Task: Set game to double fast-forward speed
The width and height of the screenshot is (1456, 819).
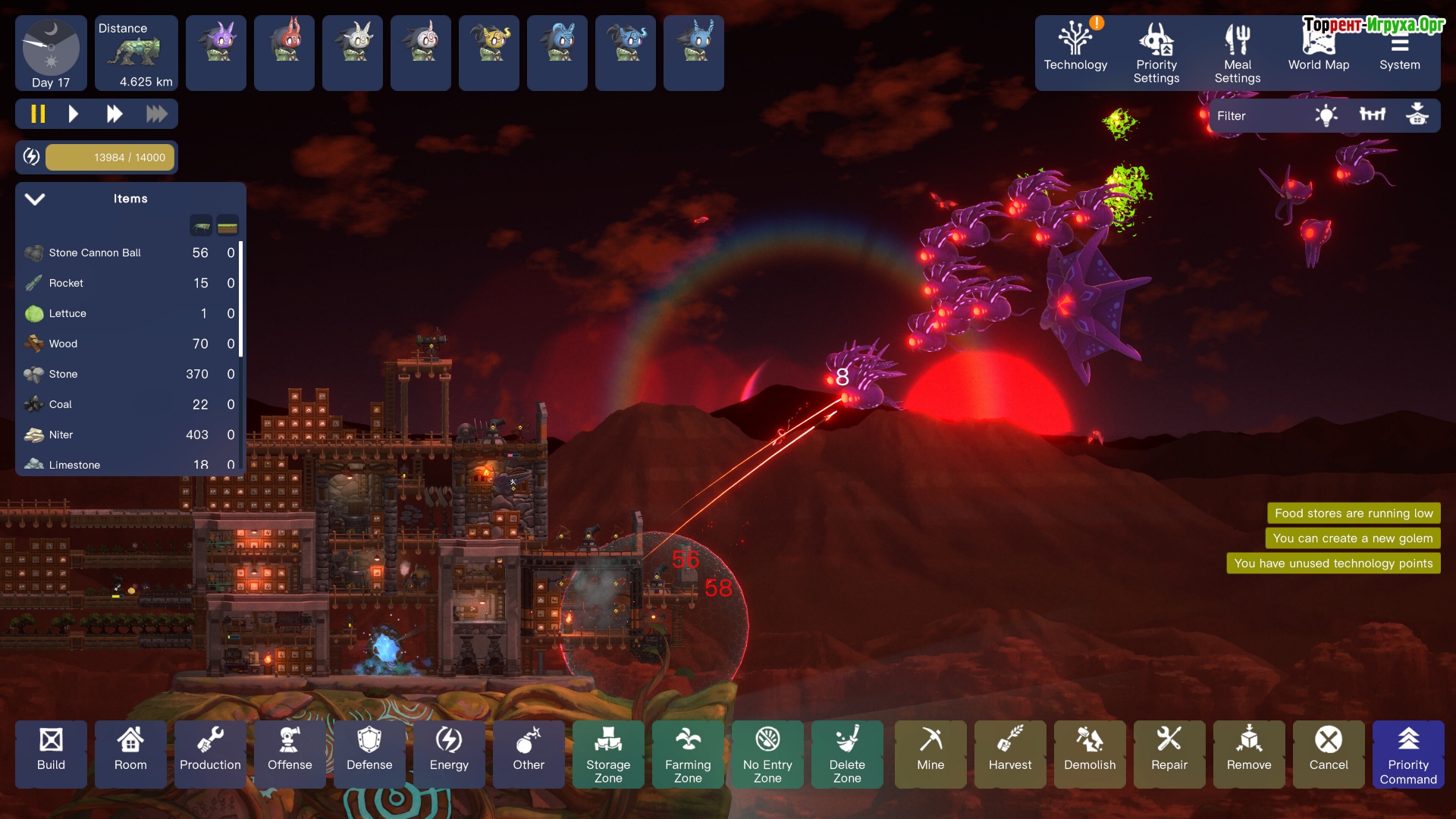Action: (x=115, y=115)
